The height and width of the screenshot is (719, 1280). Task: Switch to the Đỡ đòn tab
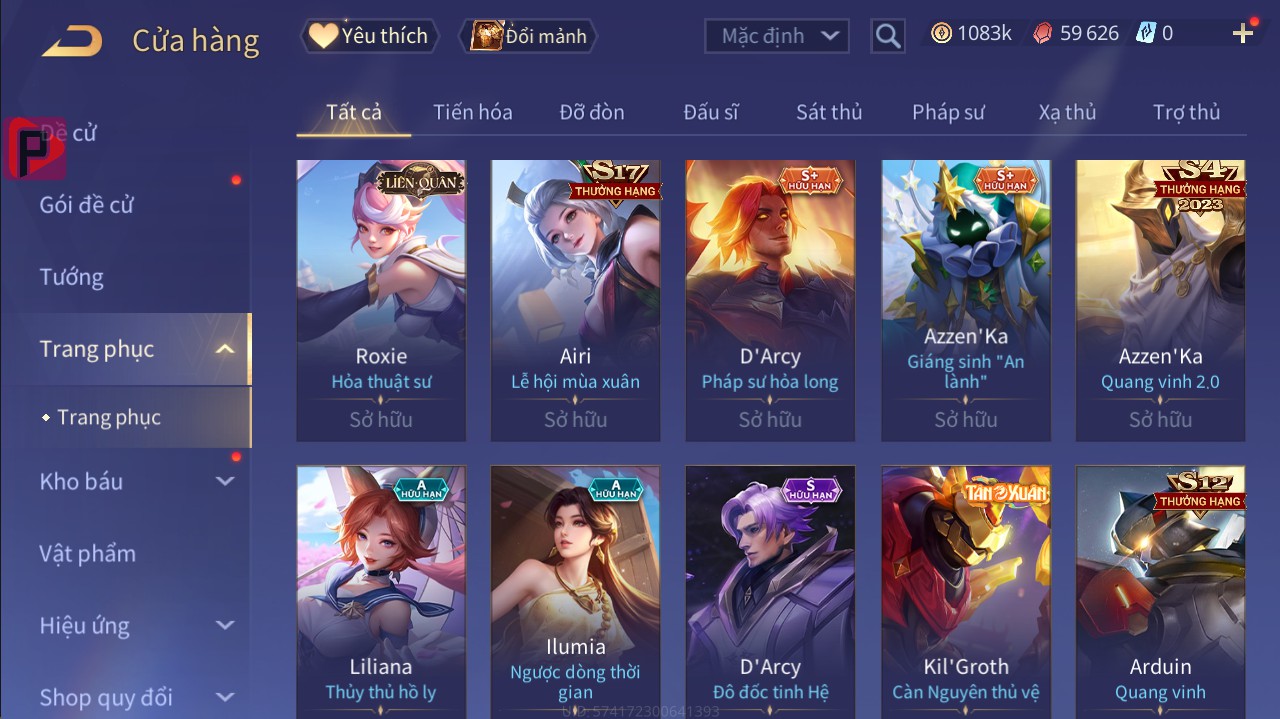592,112
